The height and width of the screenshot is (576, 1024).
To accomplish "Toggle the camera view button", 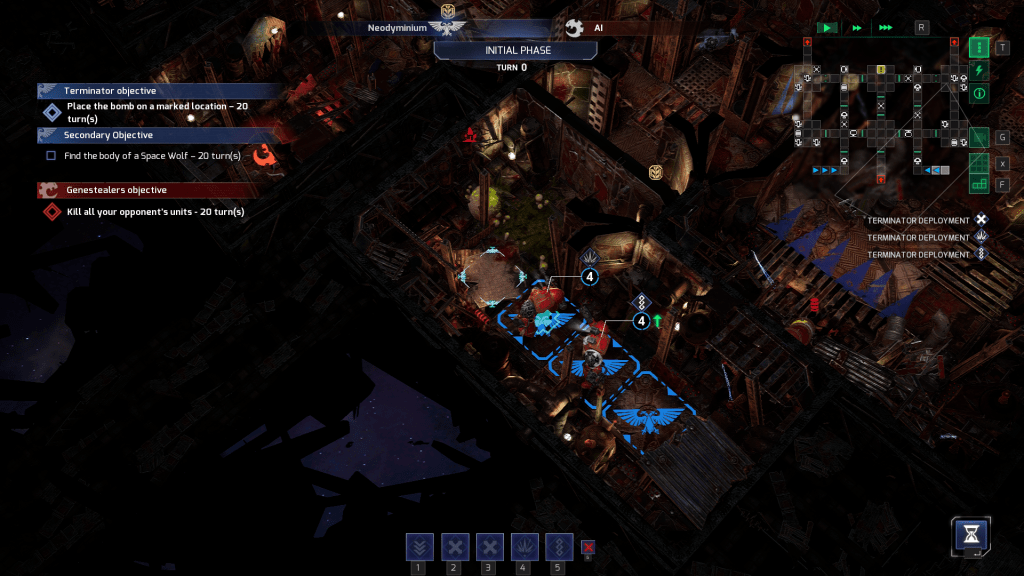I will 980,137.
